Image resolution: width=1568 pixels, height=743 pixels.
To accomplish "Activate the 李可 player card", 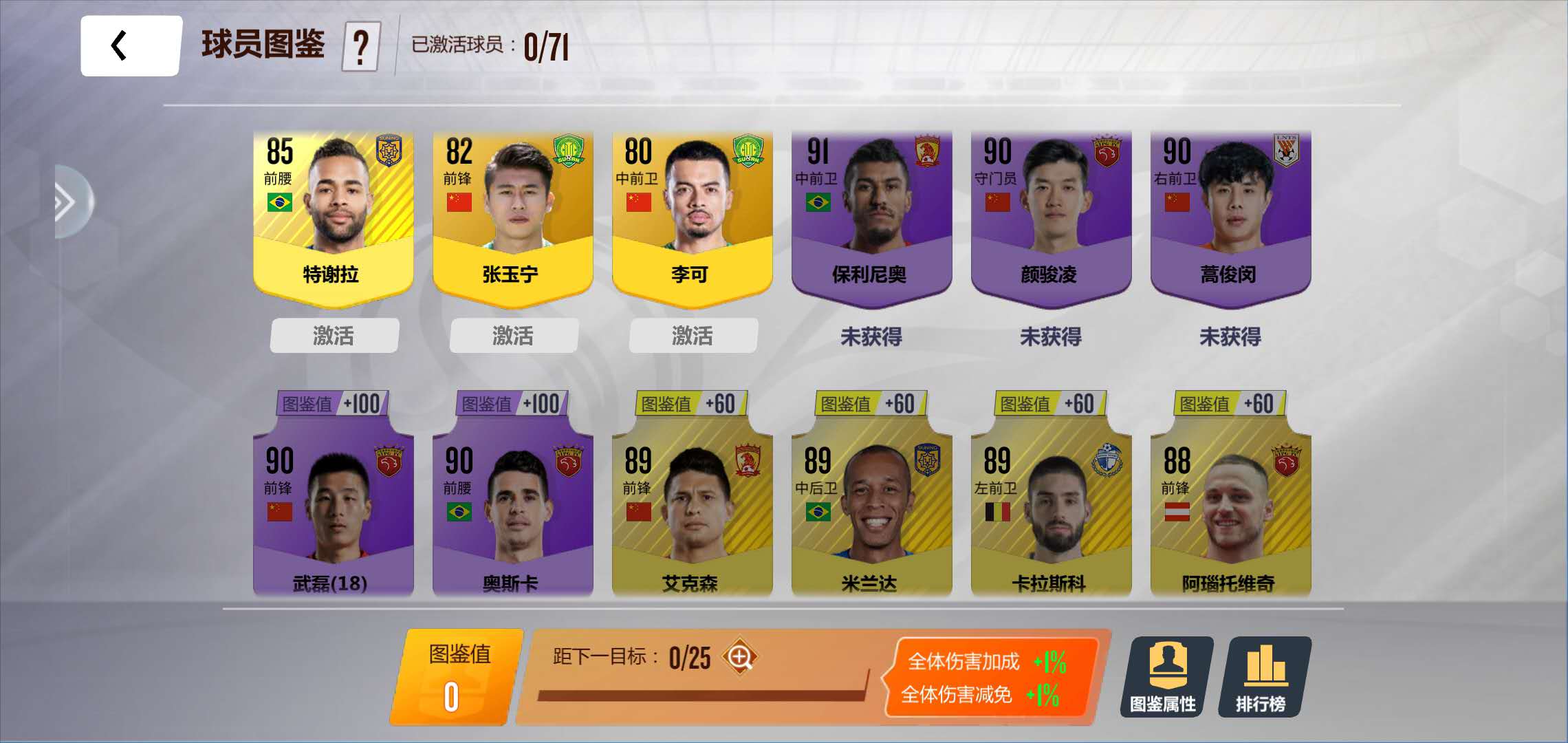I will 693,336.
